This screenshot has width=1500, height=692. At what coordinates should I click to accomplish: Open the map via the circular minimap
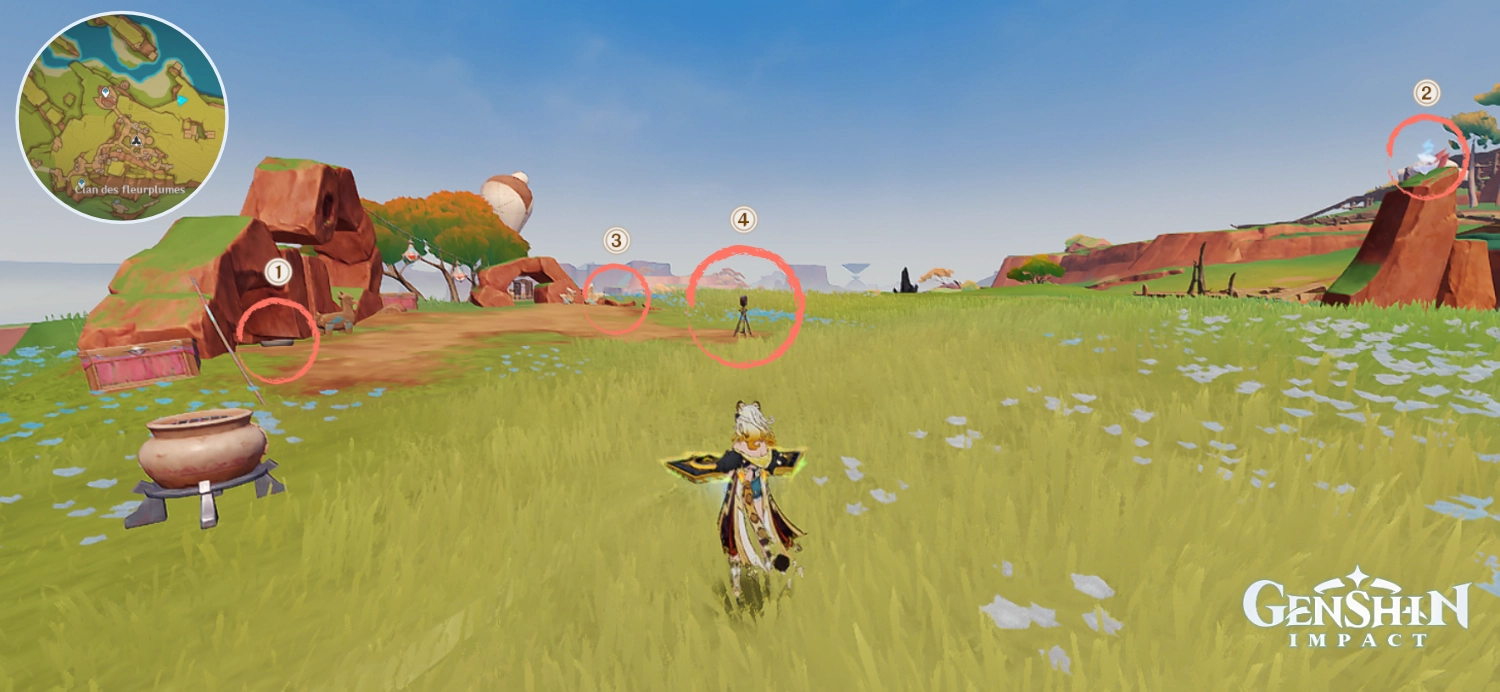pos(122,117)
